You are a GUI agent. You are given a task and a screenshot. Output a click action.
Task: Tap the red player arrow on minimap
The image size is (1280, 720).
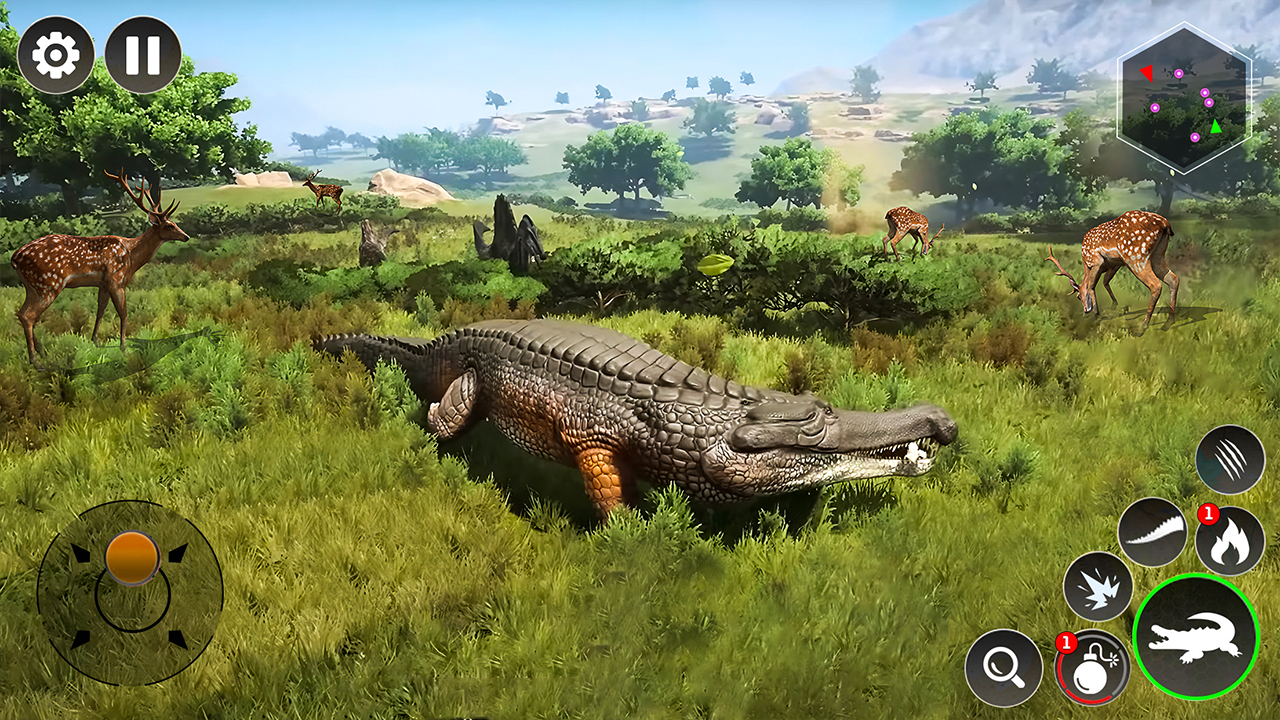tap(1147, 72)
